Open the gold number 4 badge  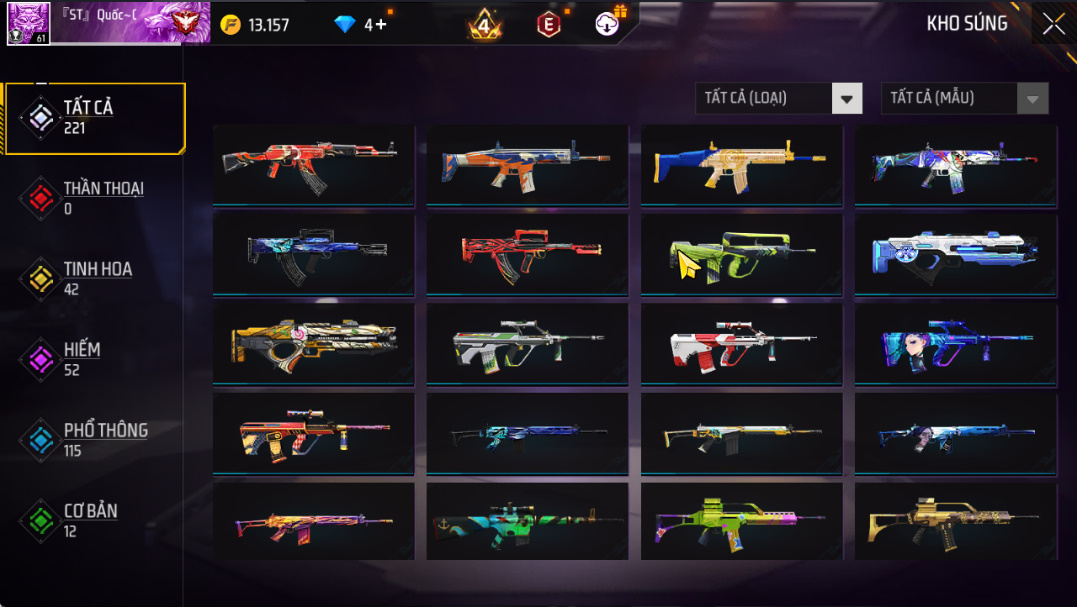tap(485, 25)
